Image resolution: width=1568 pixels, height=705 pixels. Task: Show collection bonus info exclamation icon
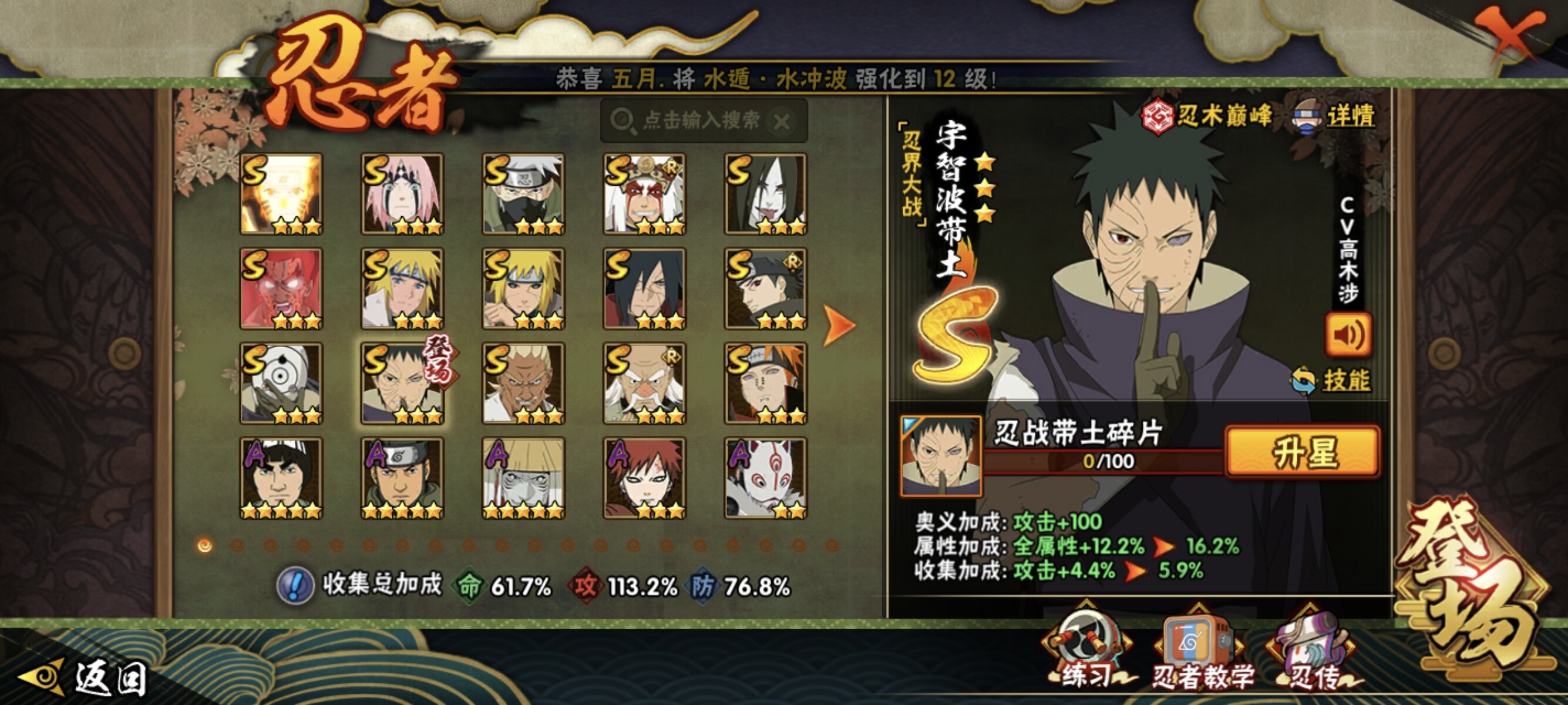[295, 586]
